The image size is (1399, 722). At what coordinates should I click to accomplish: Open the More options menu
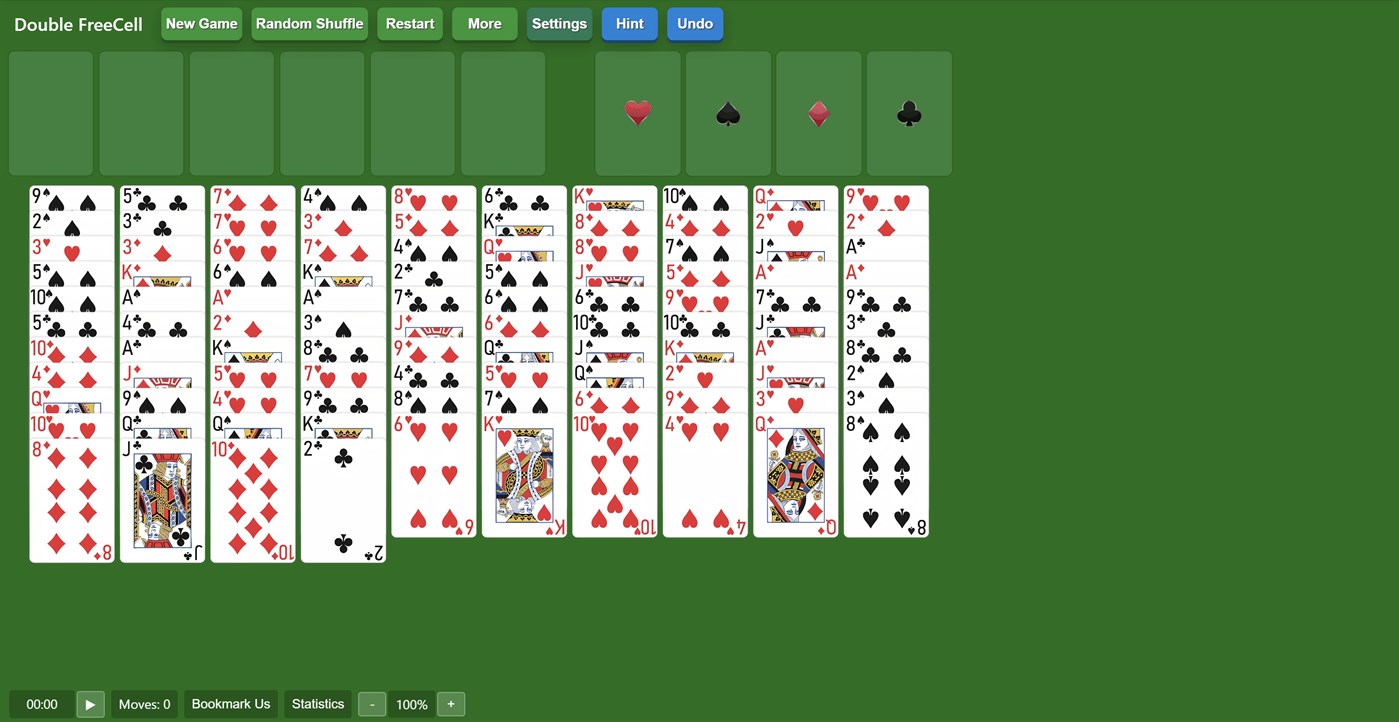(484, 23)
